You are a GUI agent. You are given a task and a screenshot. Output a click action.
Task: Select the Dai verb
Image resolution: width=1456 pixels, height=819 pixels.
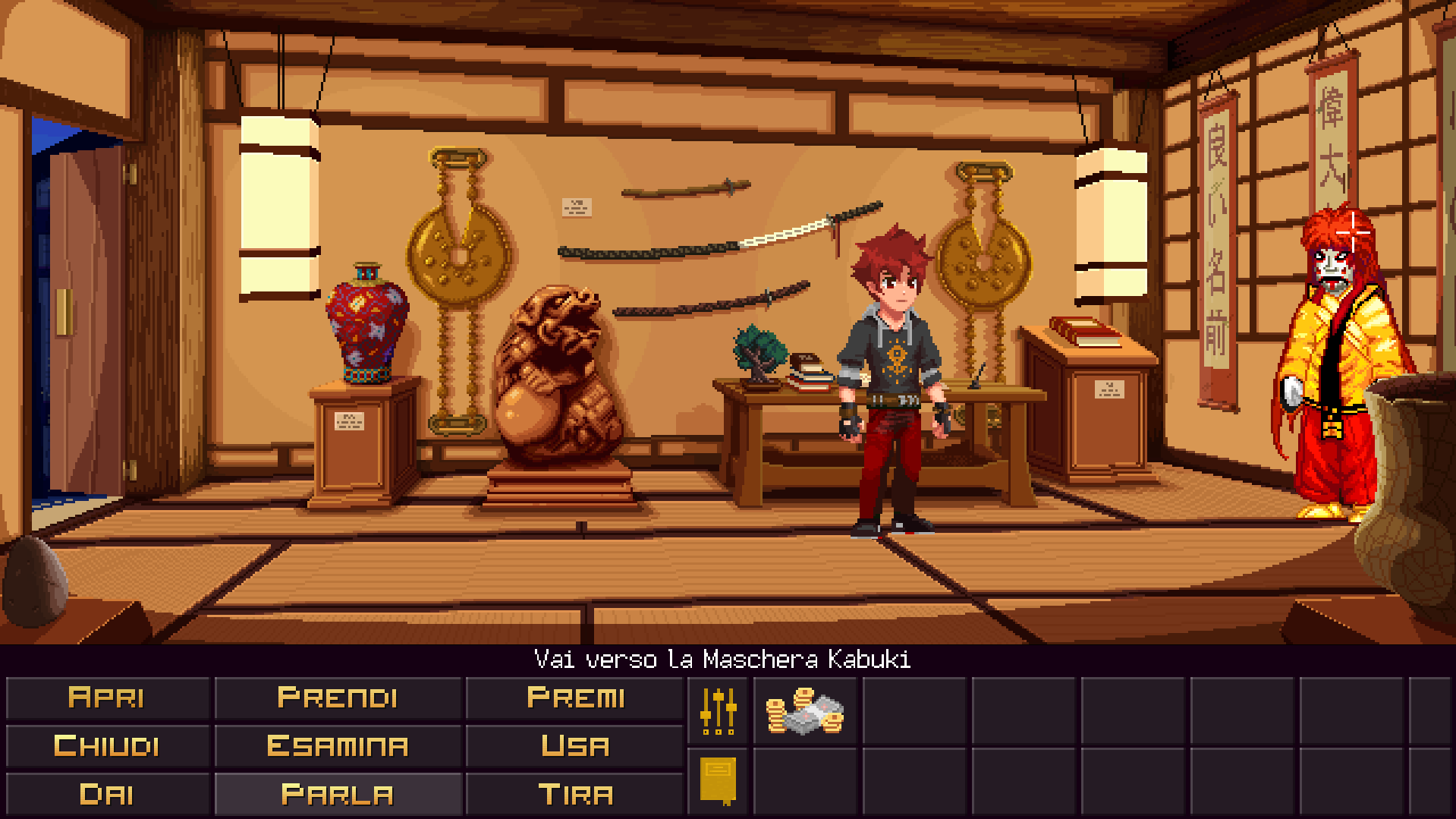[108, 794]
